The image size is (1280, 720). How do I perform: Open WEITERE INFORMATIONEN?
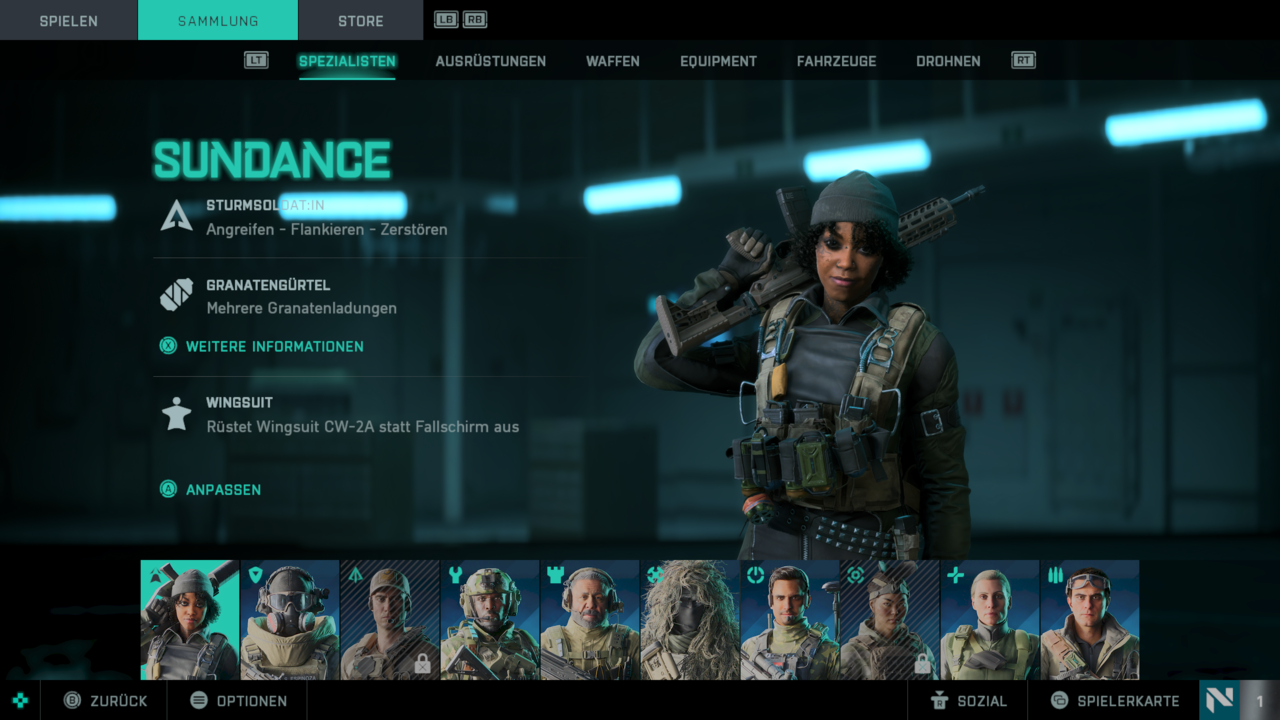coord(260,345)
